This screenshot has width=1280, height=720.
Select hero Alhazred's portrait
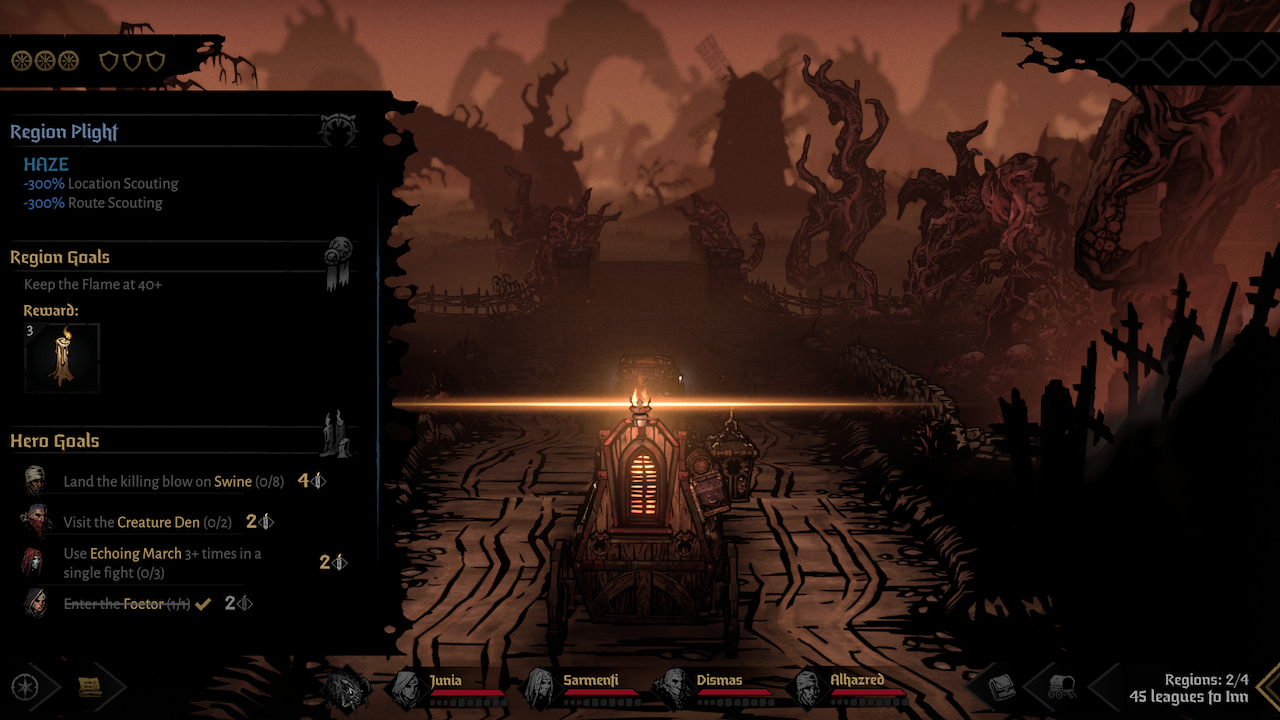pyautogui.click(x=806, y=688)
